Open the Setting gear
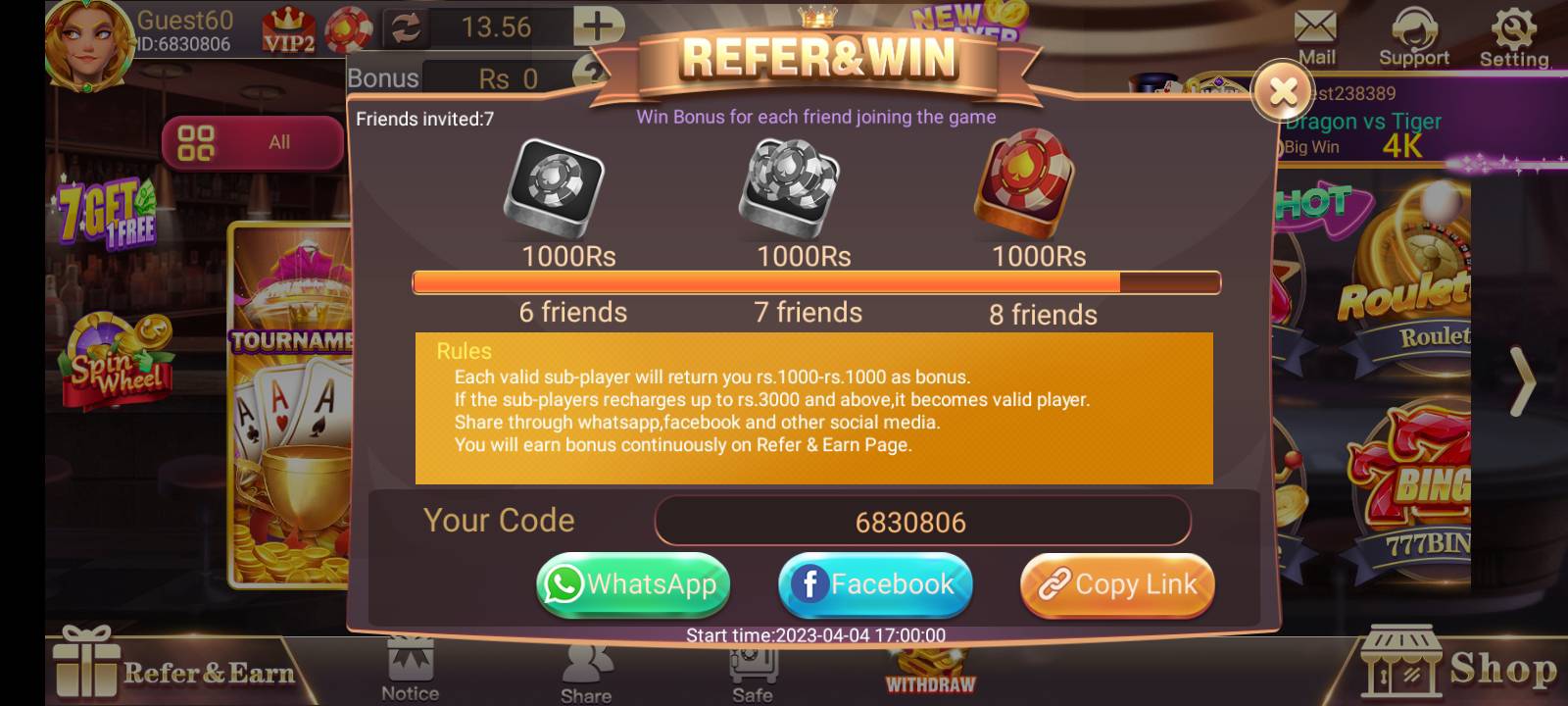Screen dimensions: 1568x706 coord(1514,29)
